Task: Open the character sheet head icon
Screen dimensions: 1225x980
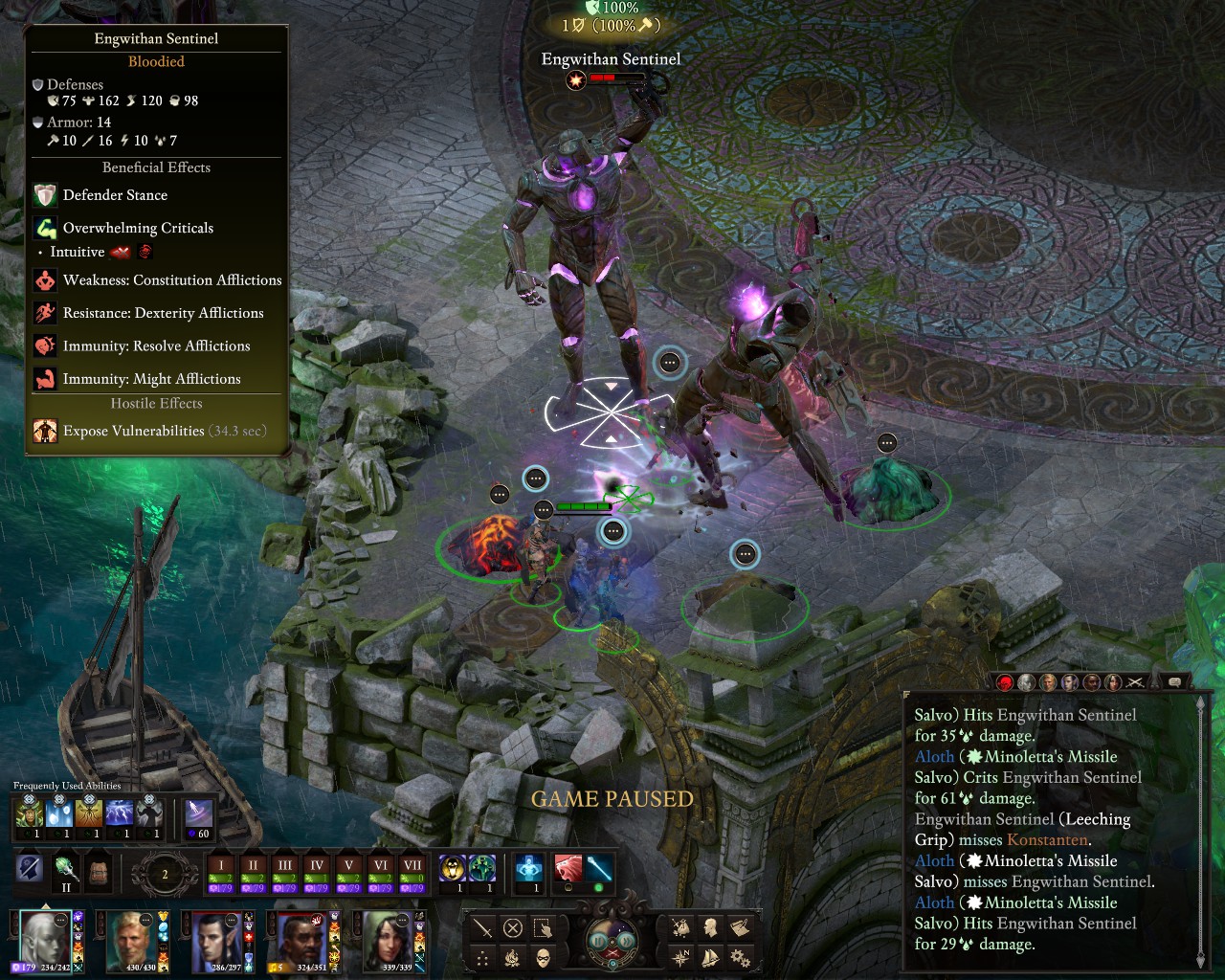Action: pyautogui.click(x=710, y=927)
